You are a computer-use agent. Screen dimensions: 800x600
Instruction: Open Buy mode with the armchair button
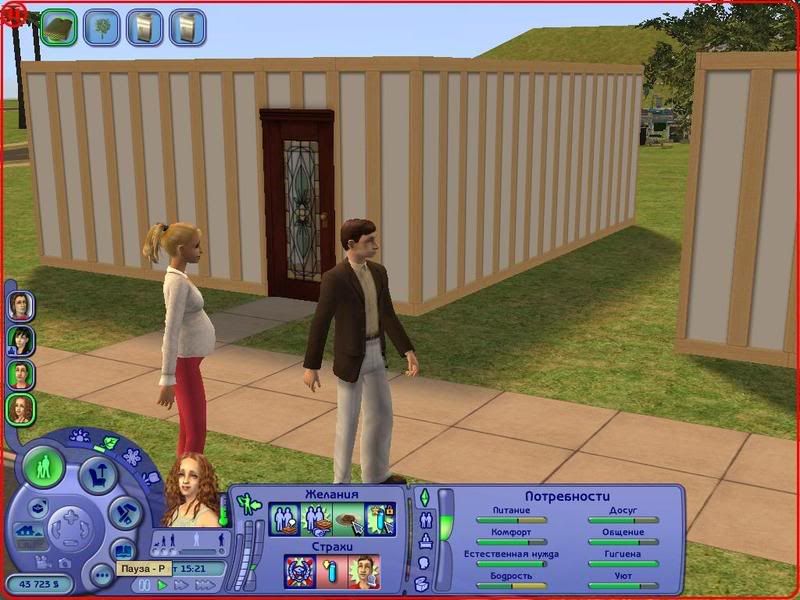tap(97, 473)
